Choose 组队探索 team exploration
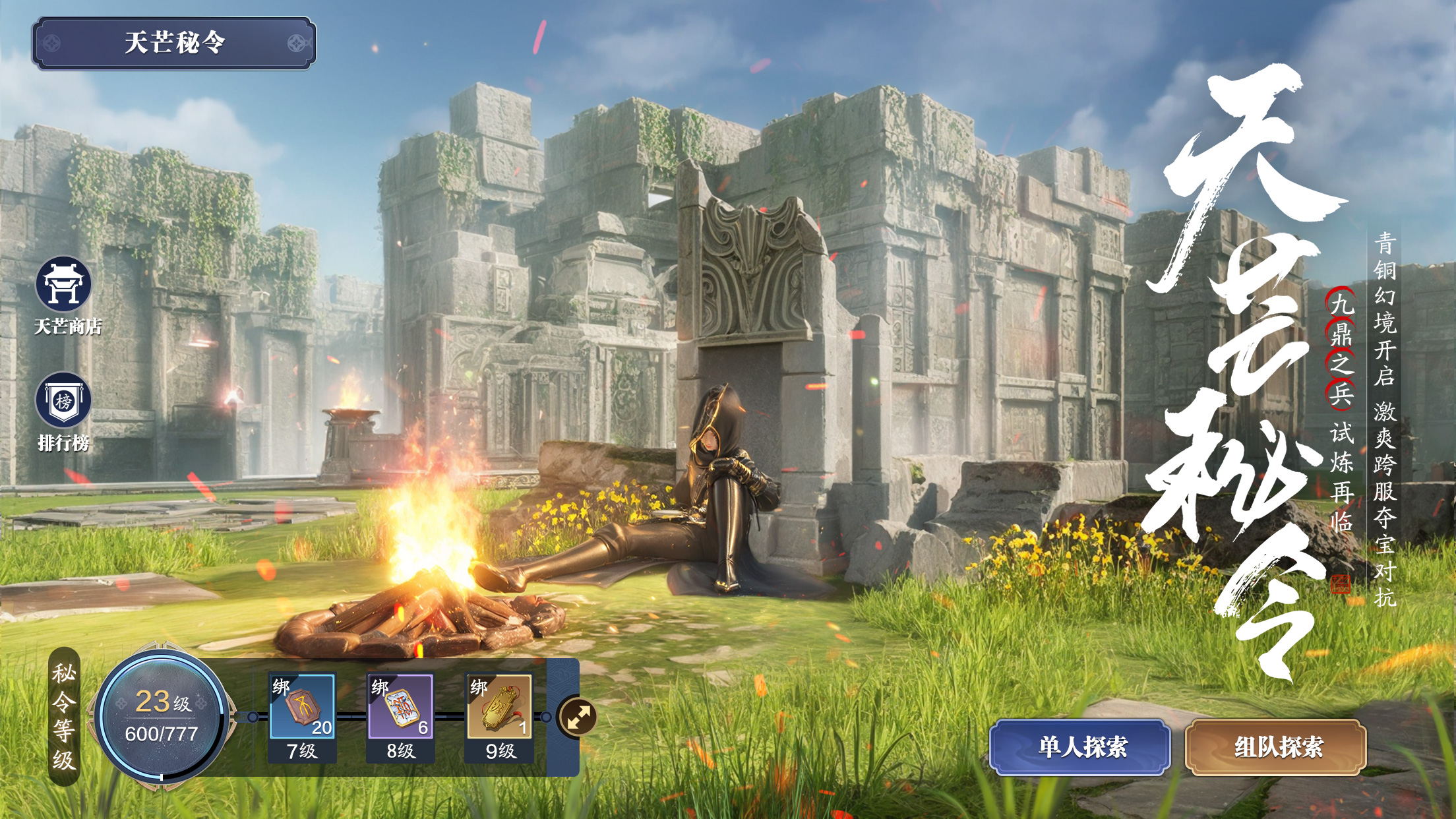This screenshot has height=819, width=1456. pyautogui.click(x=1276, y=747)
